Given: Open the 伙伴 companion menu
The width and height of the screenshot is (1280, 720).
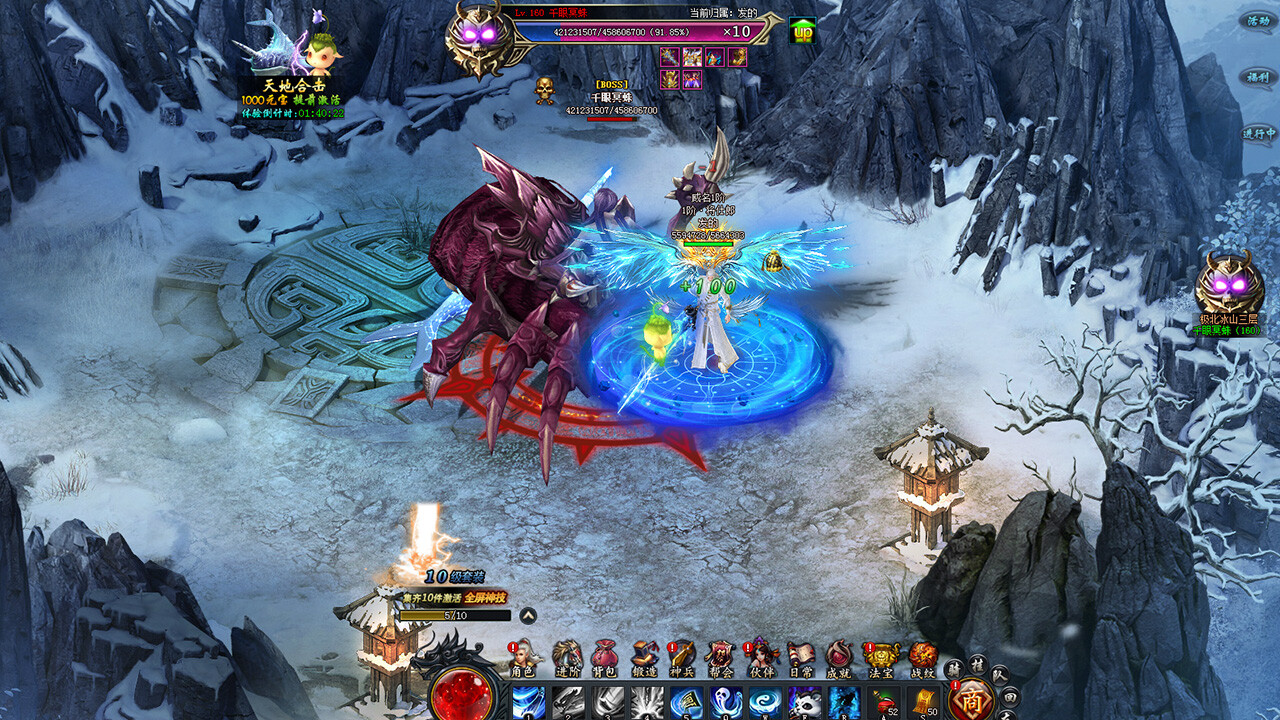Looking at the screenshot, I should (762, 657).
